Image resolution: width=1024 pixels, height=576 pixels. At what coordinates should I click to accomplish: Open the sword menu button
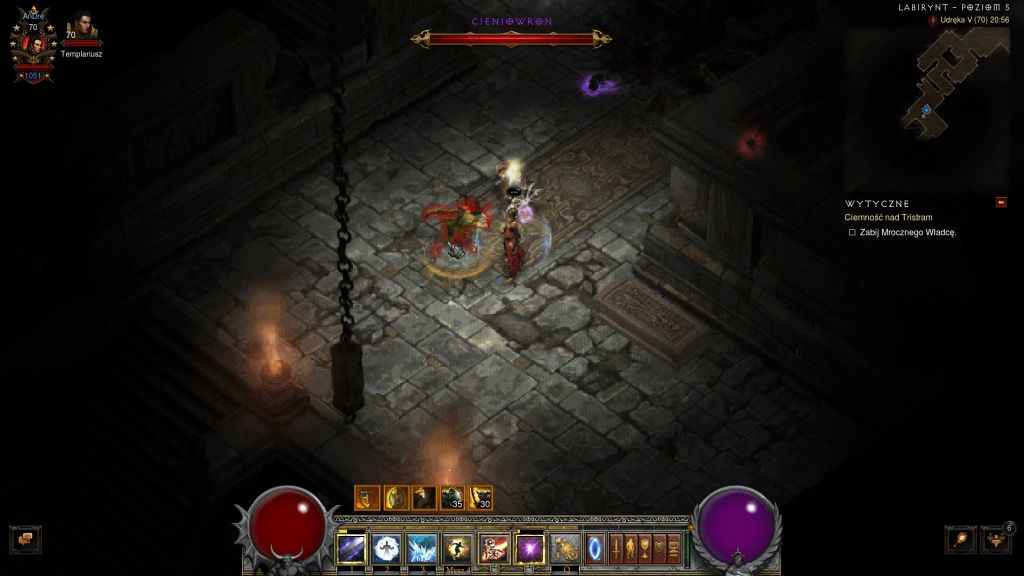point(616,548)
